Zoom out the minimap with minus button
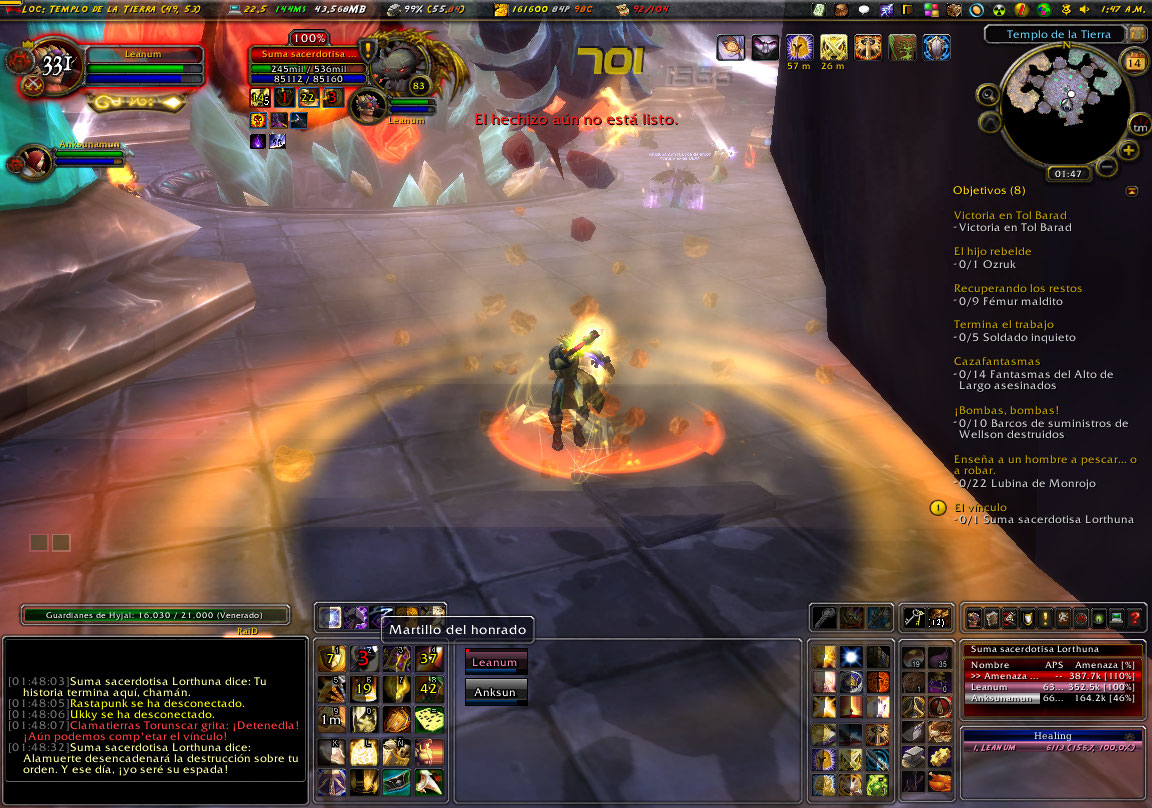Image resolution: width=1152 pixels, height=808 pixels. (1107, 166)
